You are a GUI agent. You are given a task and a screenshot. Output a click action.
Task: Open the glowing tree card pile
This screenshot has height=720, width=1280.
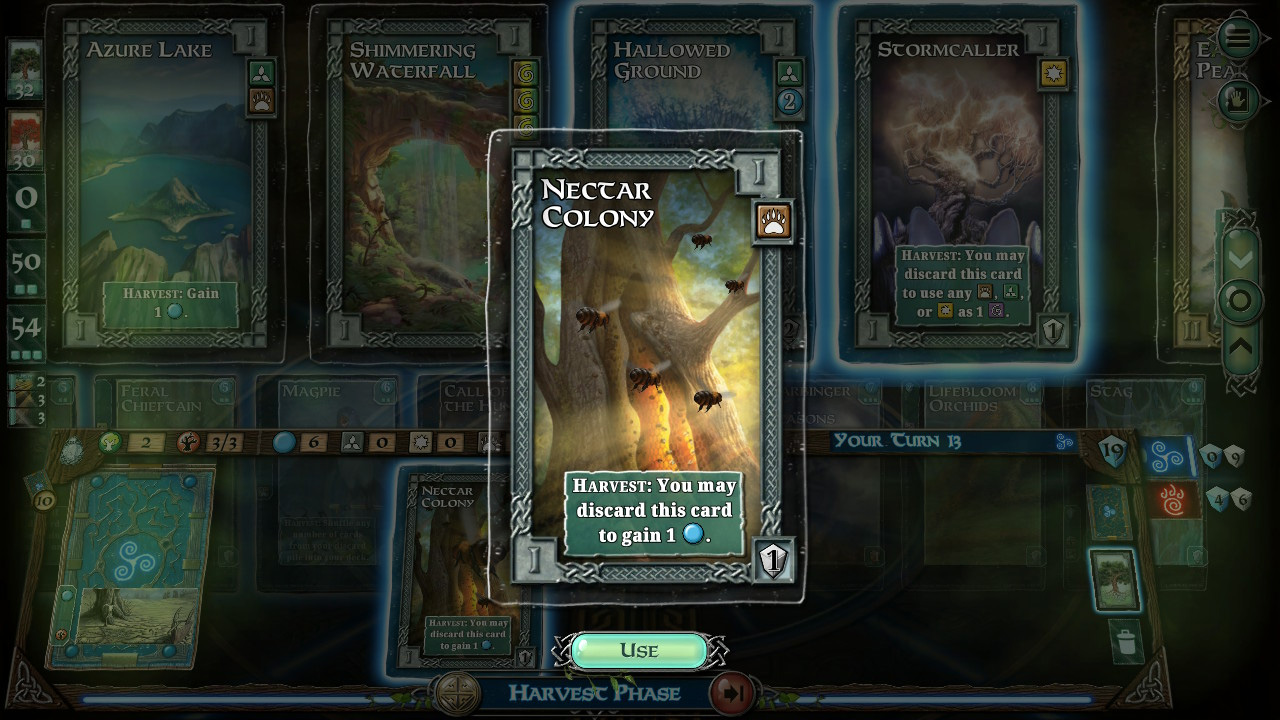click(x=1114, y=579)
